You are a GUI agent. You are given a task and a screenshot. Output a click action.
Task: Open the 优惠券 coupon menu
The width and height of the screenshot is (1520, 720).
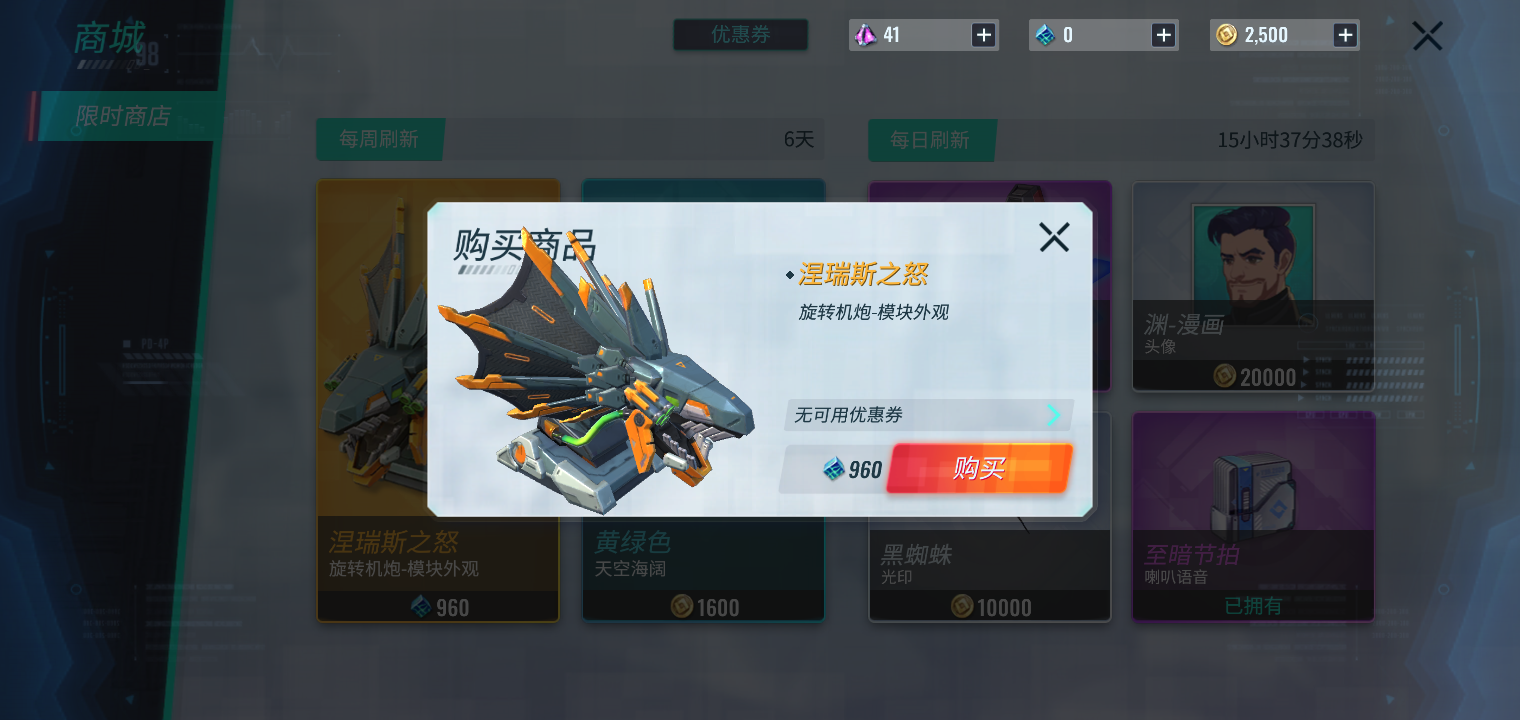740,34
